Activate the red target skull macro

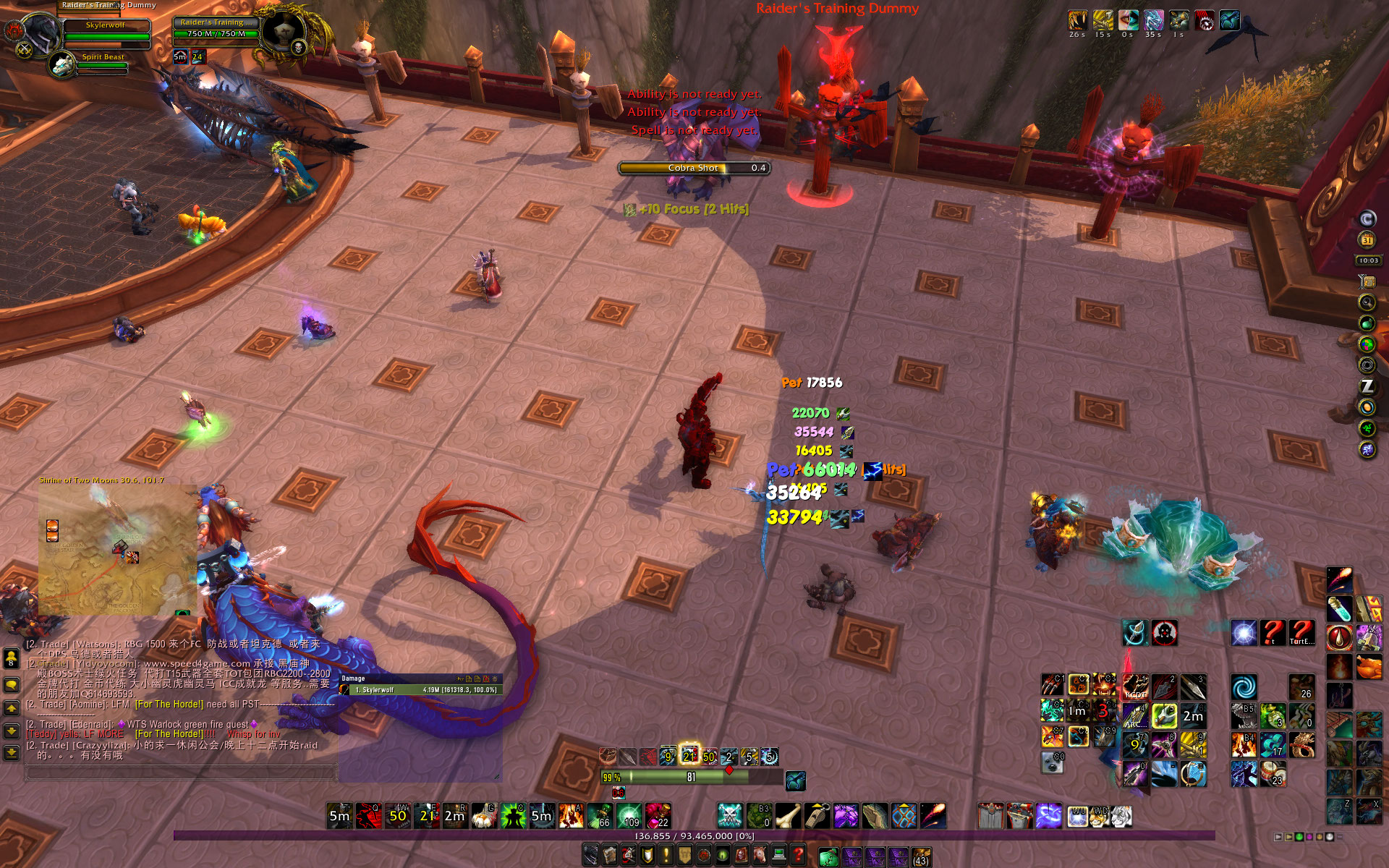tap(1164, 634)
